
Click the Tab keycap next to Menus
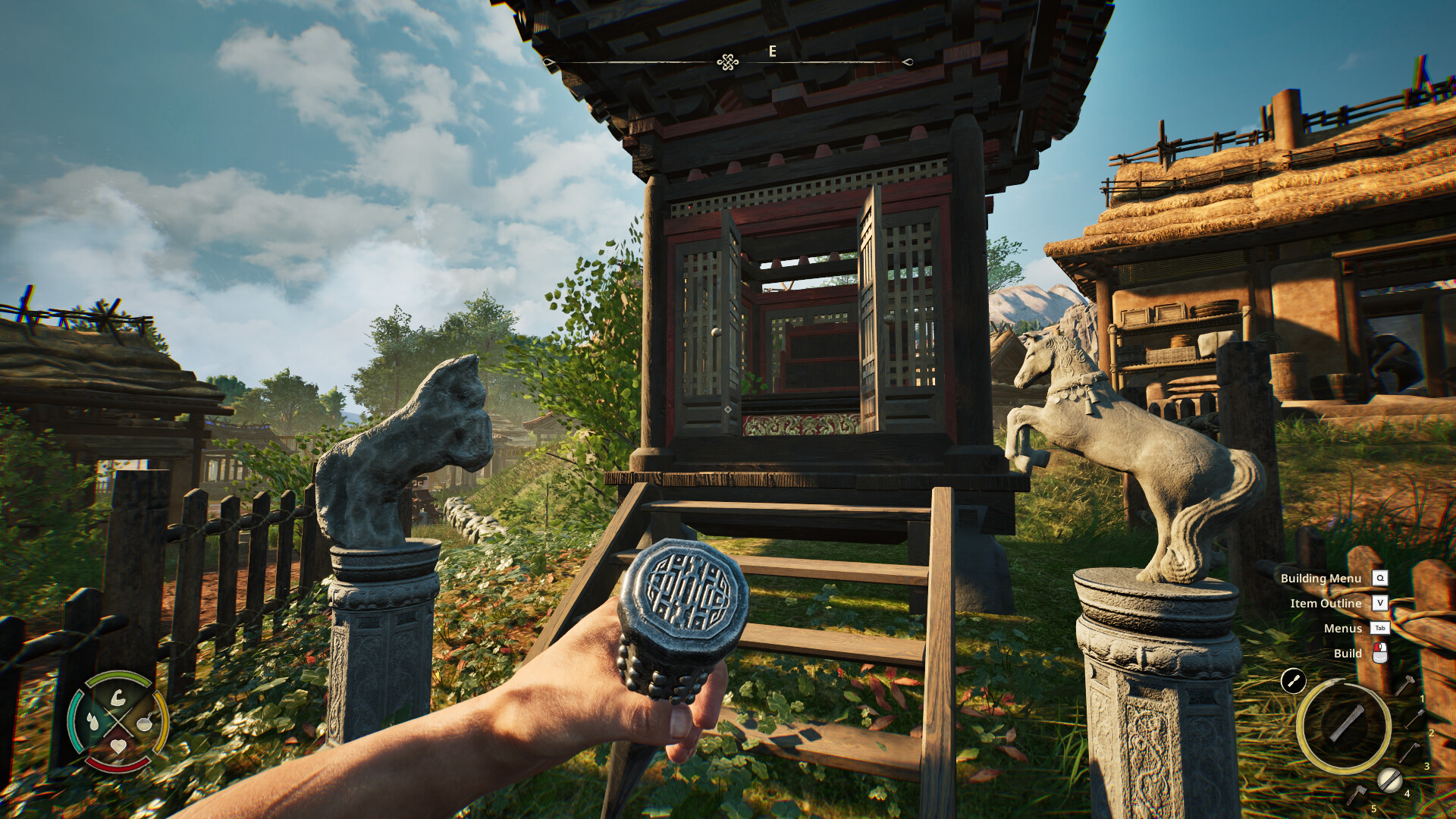[x=1379, y=629]
